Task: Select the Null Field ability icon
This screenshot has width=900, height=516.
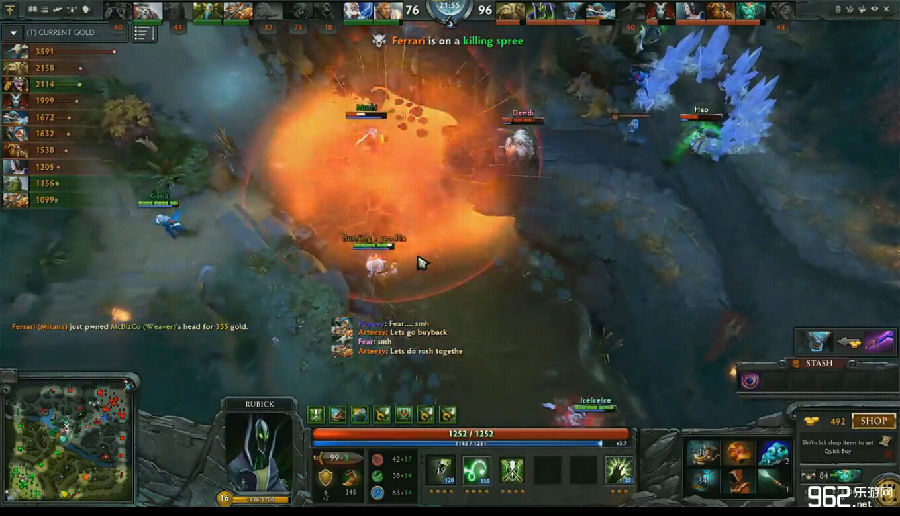Action: pyautogui.click(x=513, y=468)
